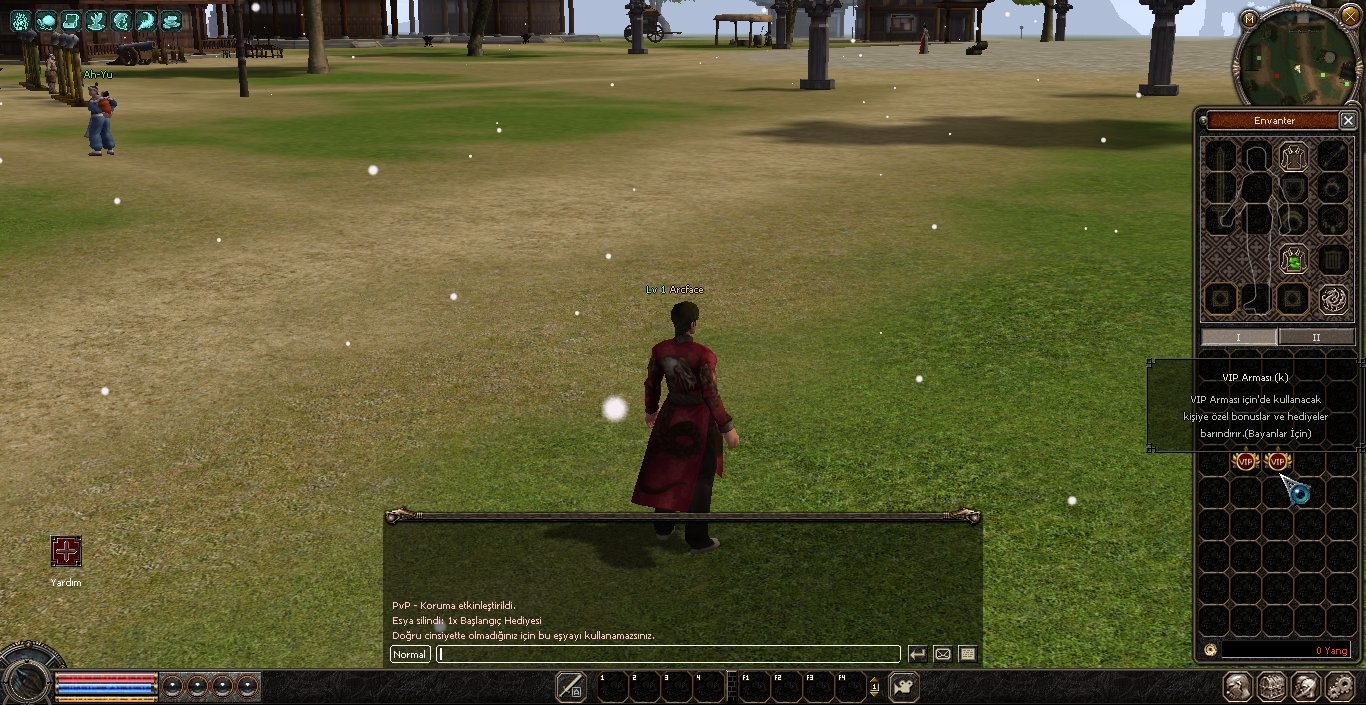Close the minimap with its X button
The image size is (1366, 705).
click(x=1350, y=16)
